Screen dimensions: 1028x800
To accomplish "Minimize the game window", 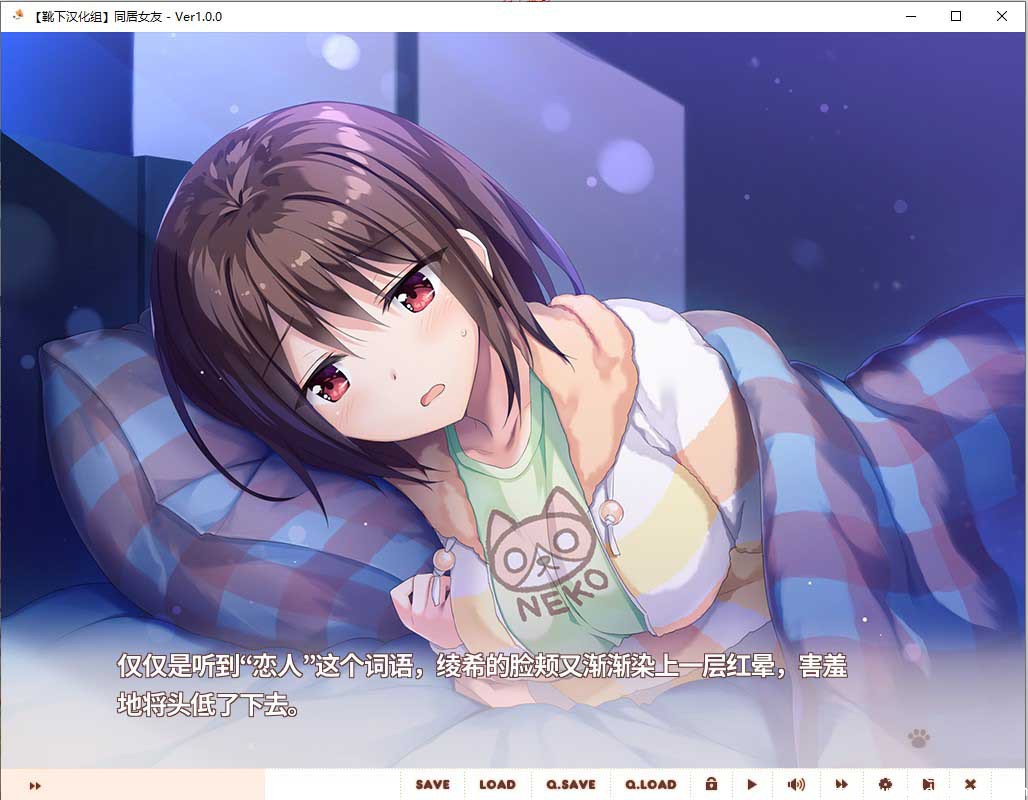I will click(x=910, y=16).
